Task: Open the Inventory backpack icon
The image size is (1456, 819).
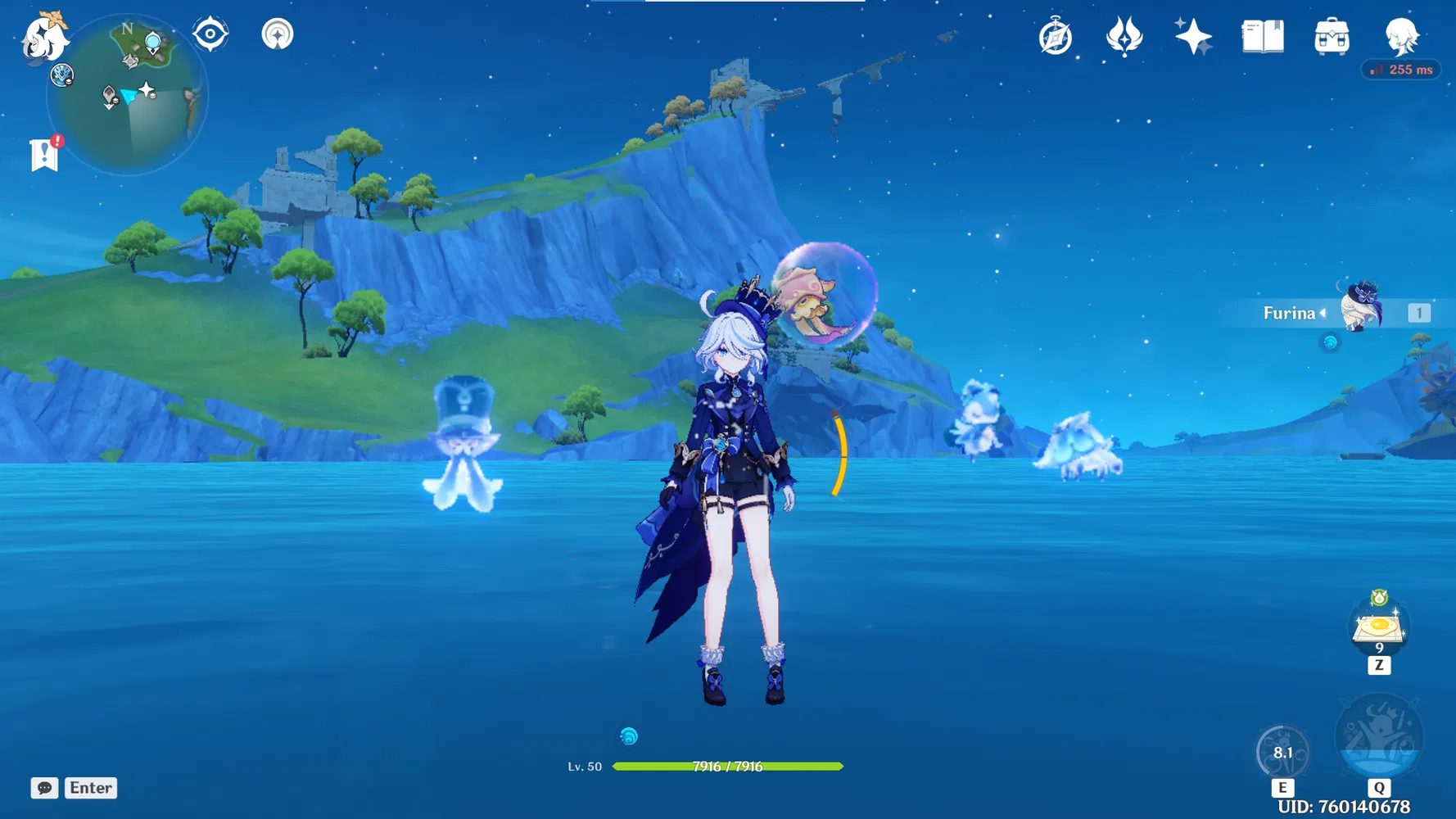Action: click(x=1332, y=35)
